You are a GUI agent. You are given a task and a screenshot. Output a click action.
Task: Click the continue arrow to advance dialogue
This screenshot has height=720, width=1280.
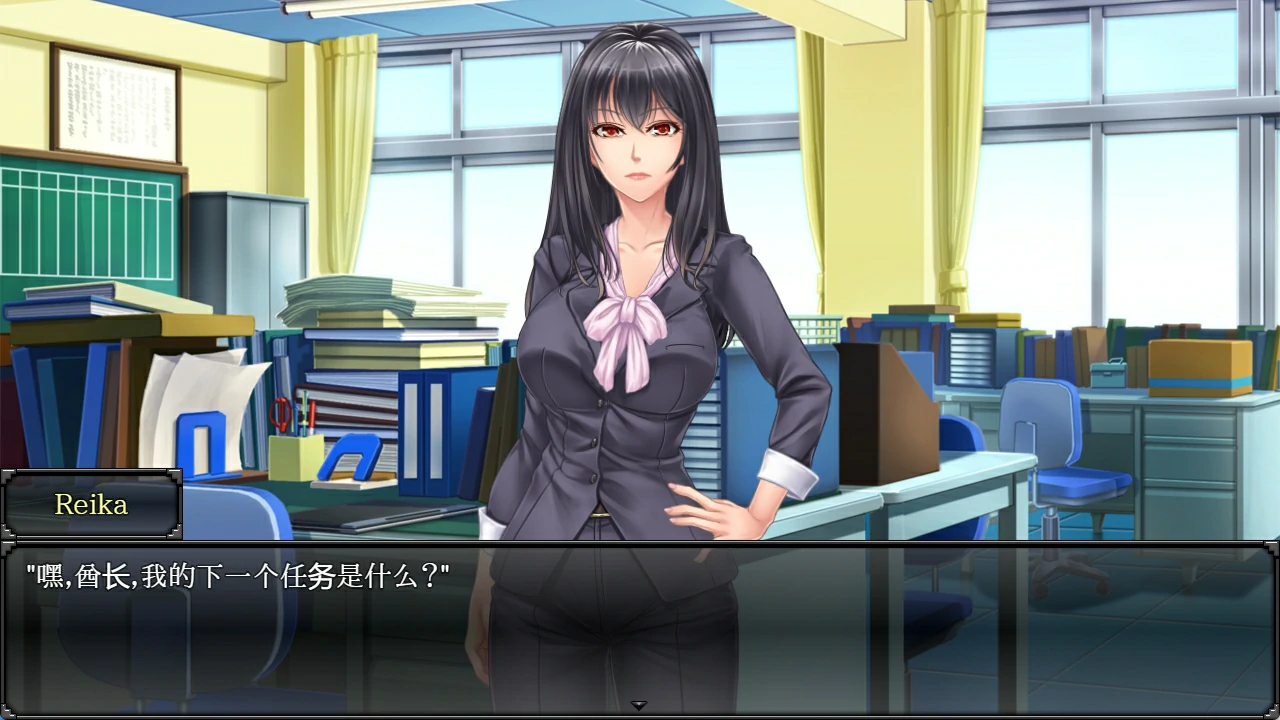(638, 703)
